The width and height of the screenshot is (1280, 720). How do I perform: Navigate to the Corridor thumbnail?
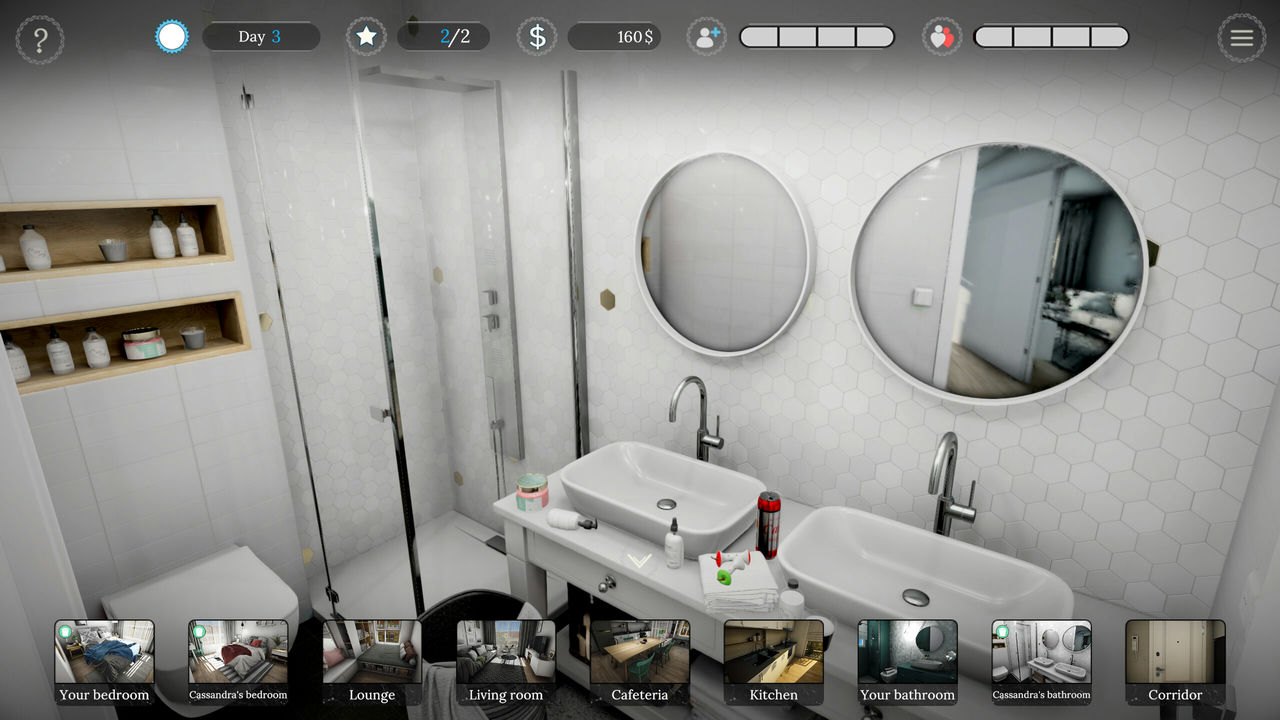(1176, 660)
